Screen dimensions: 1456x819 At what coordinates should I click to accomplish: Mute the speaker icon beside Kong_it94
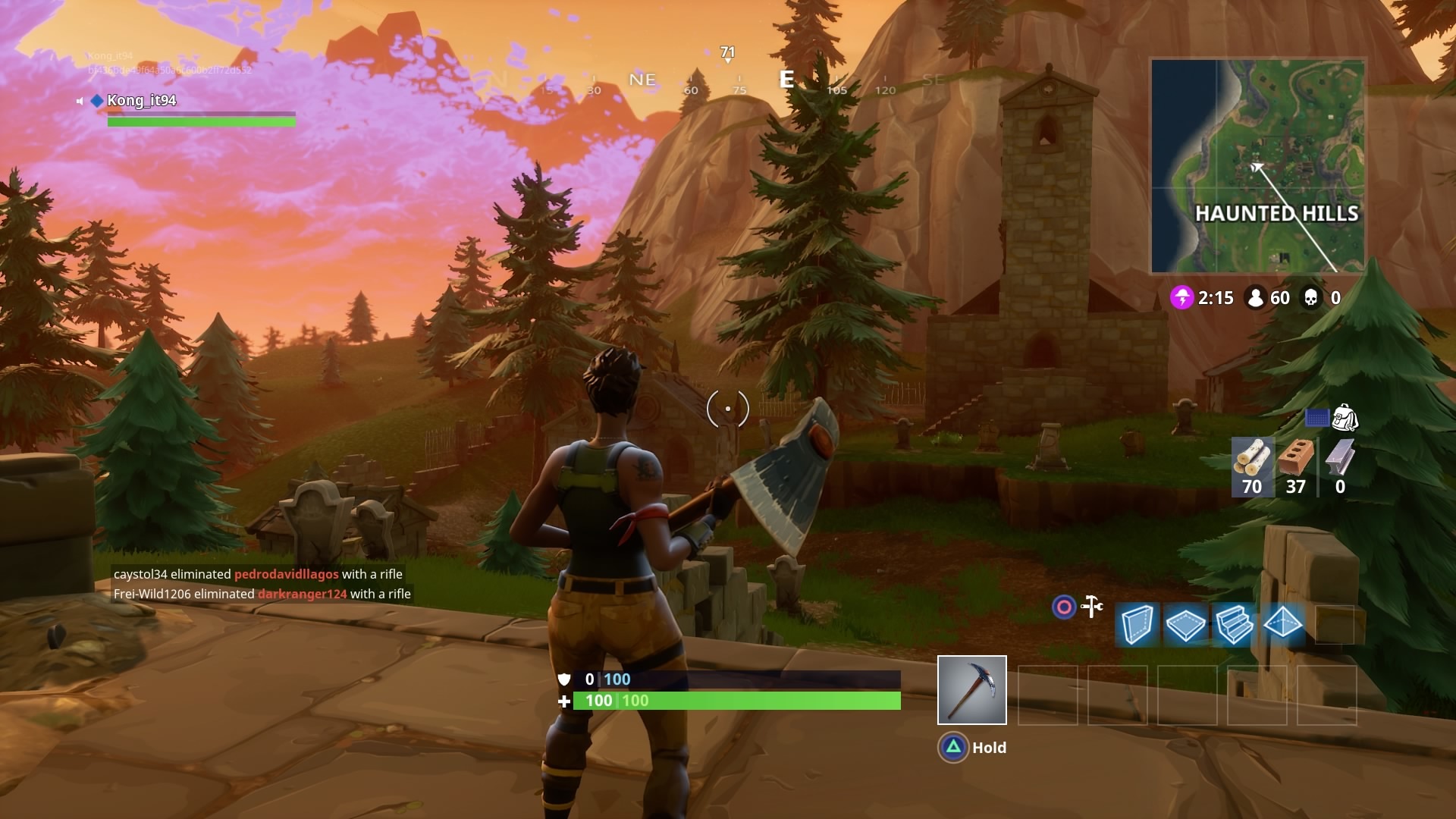tap(79, 101)
